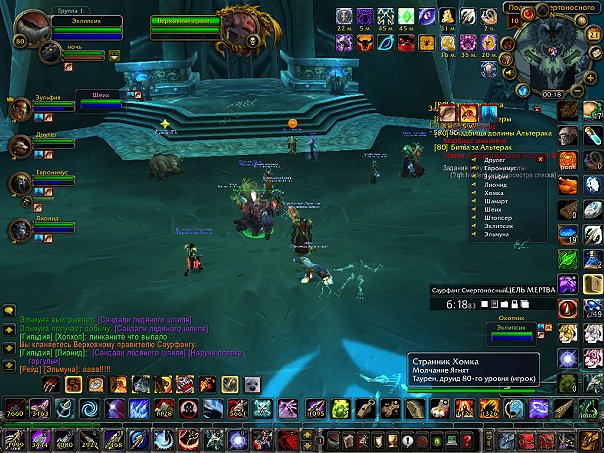Viewport: 604px width, 453px height.
Task: Select party member Друпег's portrait
Action: click(19, 146)
